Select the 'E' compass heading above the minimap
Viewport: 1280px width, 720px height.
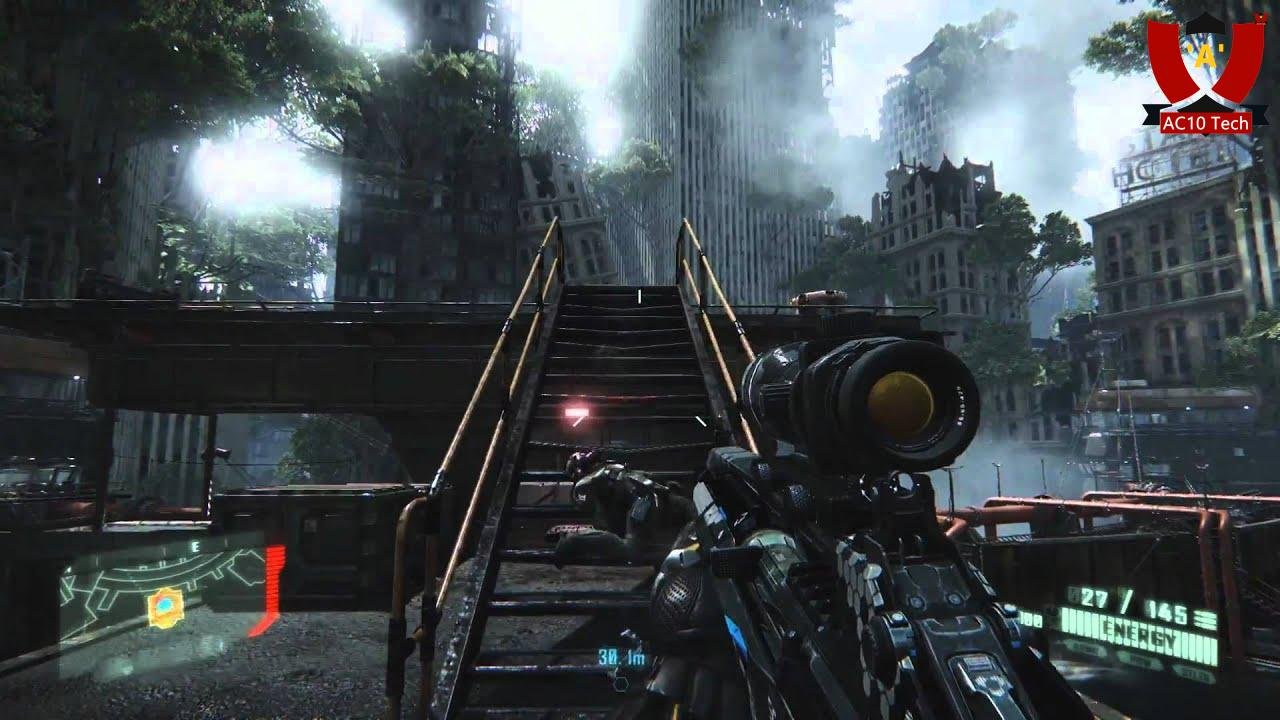tap(196, 547)
